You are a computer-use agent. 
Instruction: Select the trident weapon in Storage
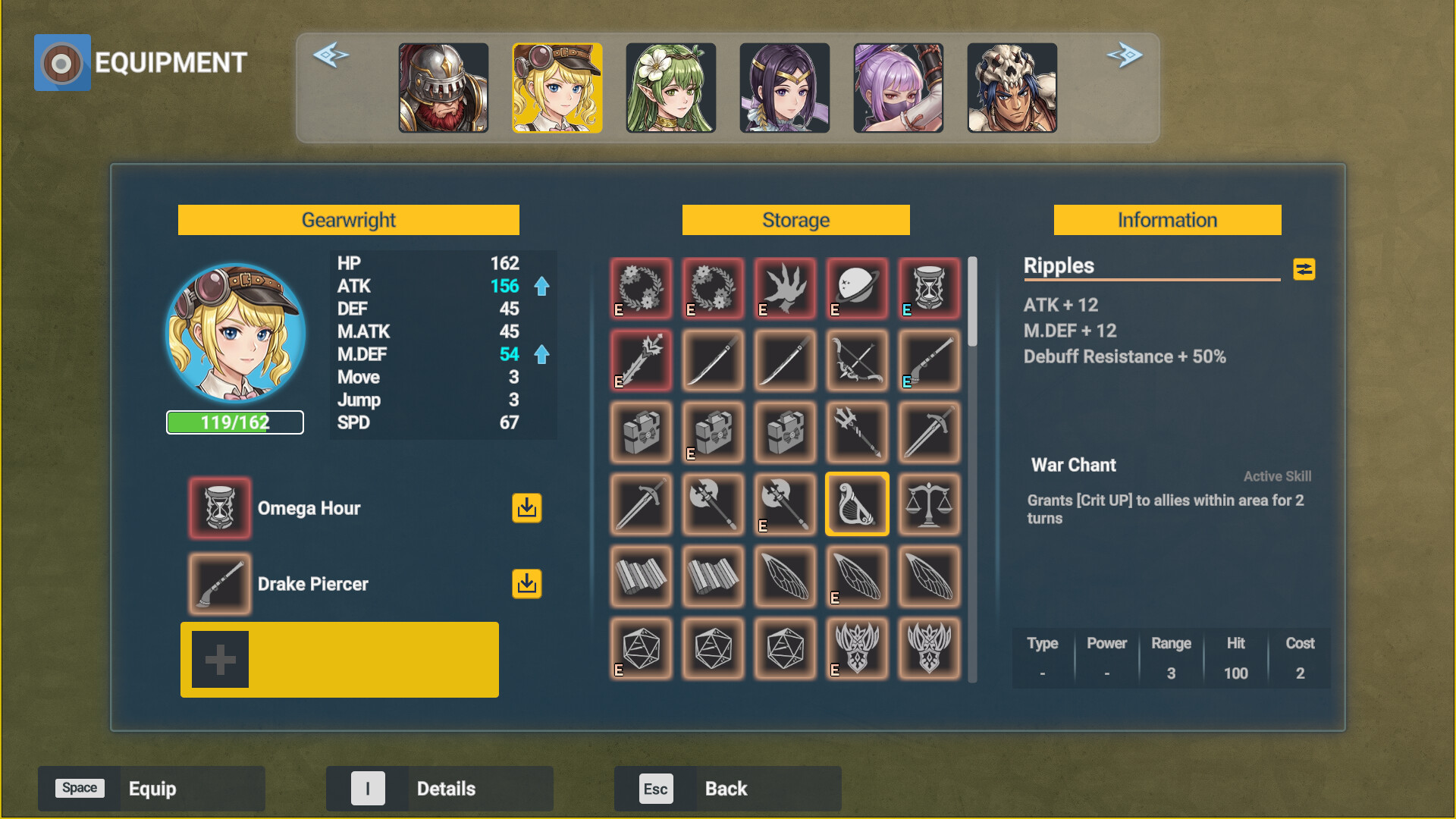tap(856, 432)
